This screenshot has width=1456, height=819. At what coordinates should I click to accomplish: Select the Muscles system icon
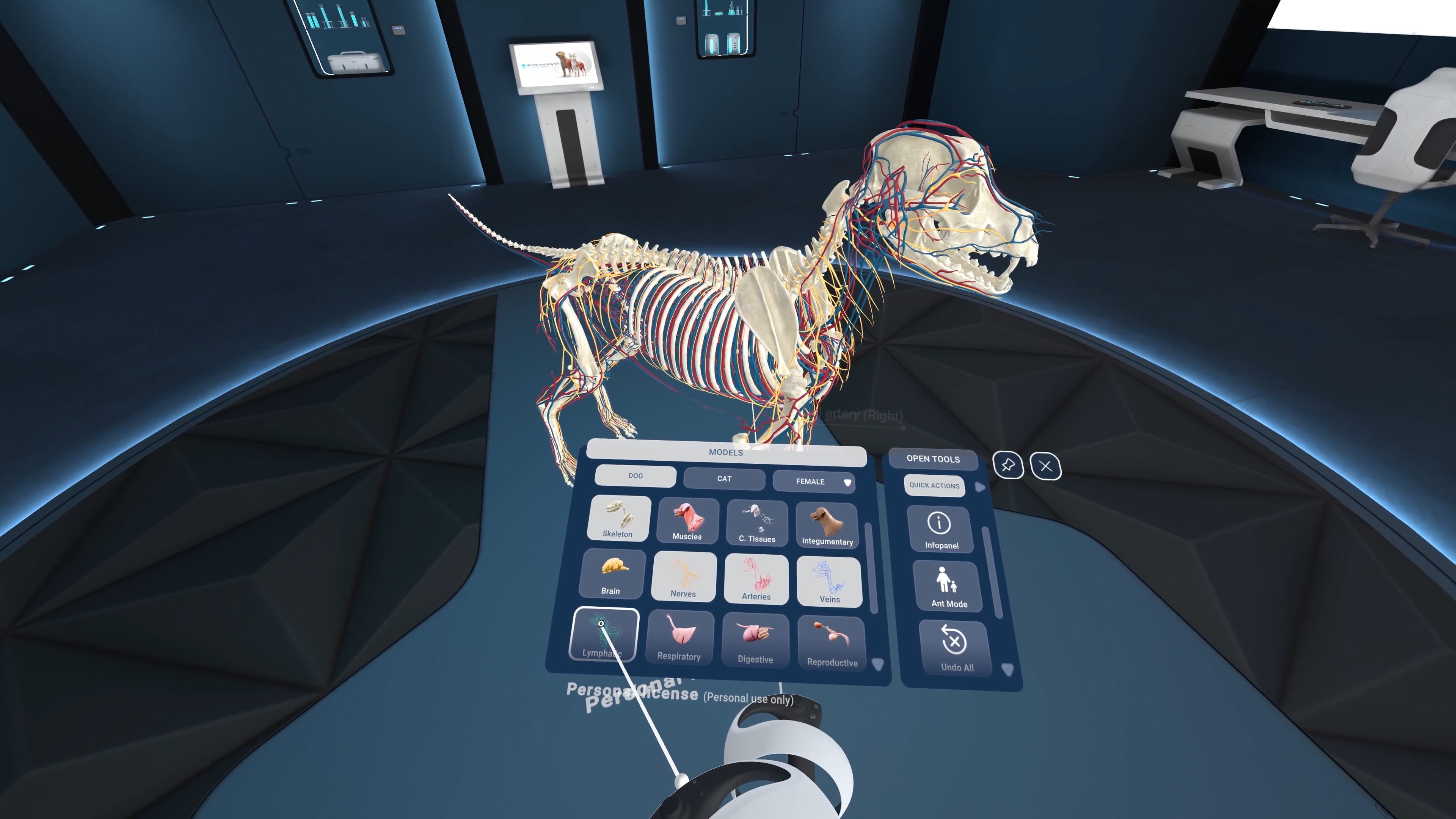687,520
